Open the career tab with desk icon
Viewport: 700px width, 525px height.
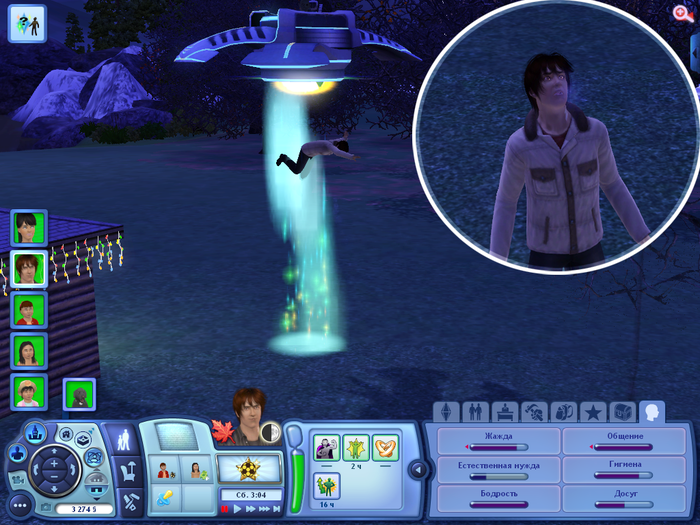point(505,411)
